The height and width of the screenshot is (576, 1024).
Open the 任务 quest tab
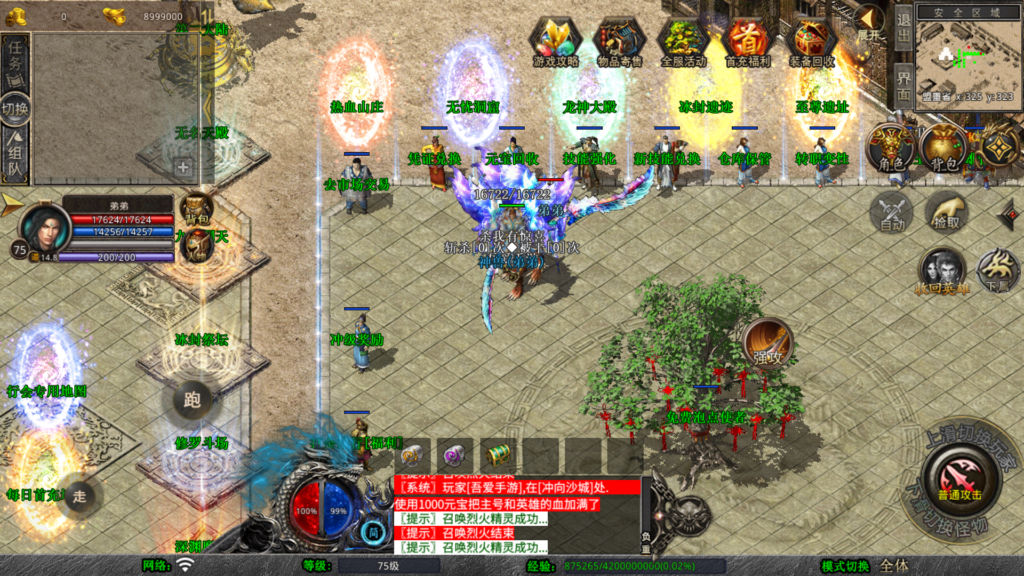point(16,62)
